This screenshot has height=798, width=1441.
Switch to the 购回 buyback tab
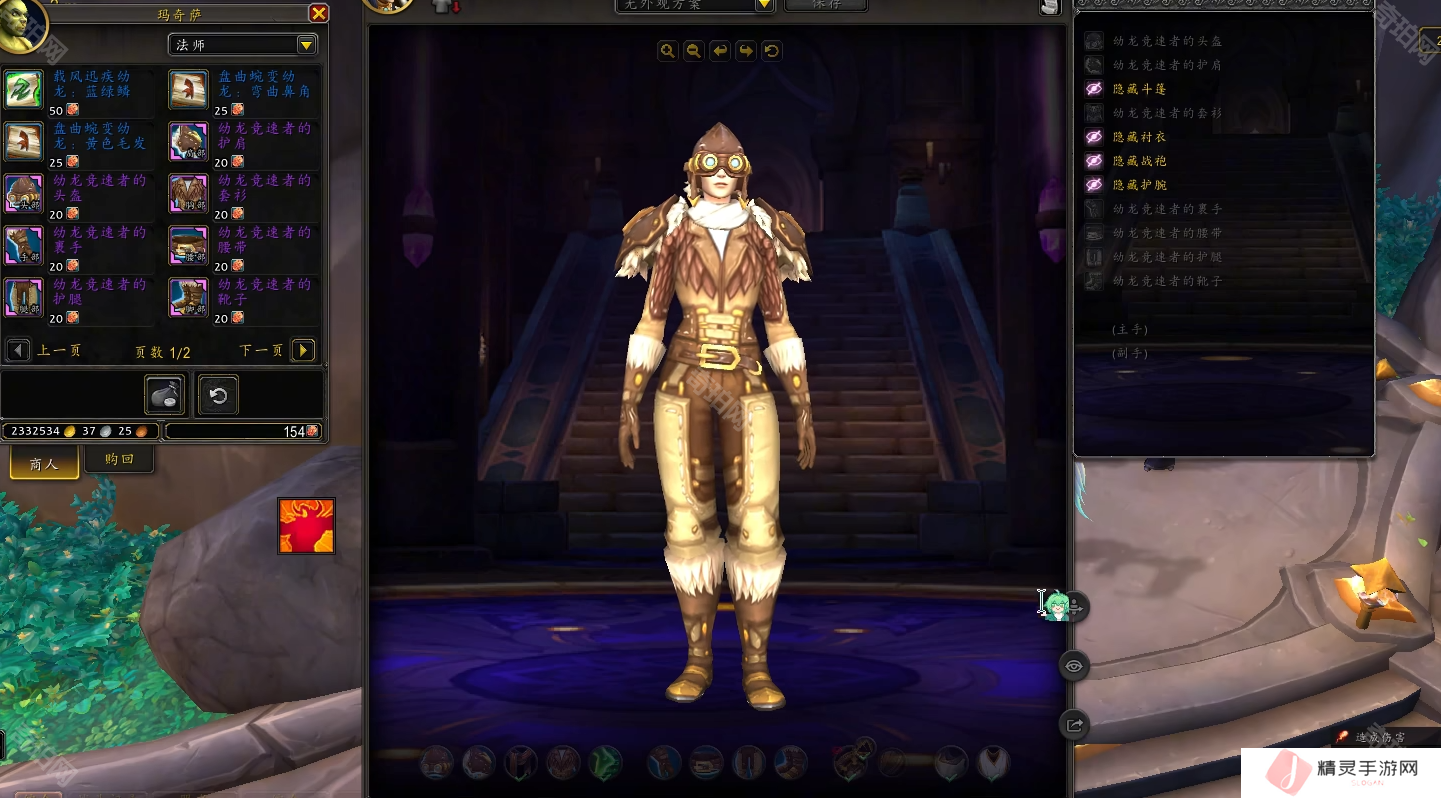pyautogui.click(x=118, y=459)
